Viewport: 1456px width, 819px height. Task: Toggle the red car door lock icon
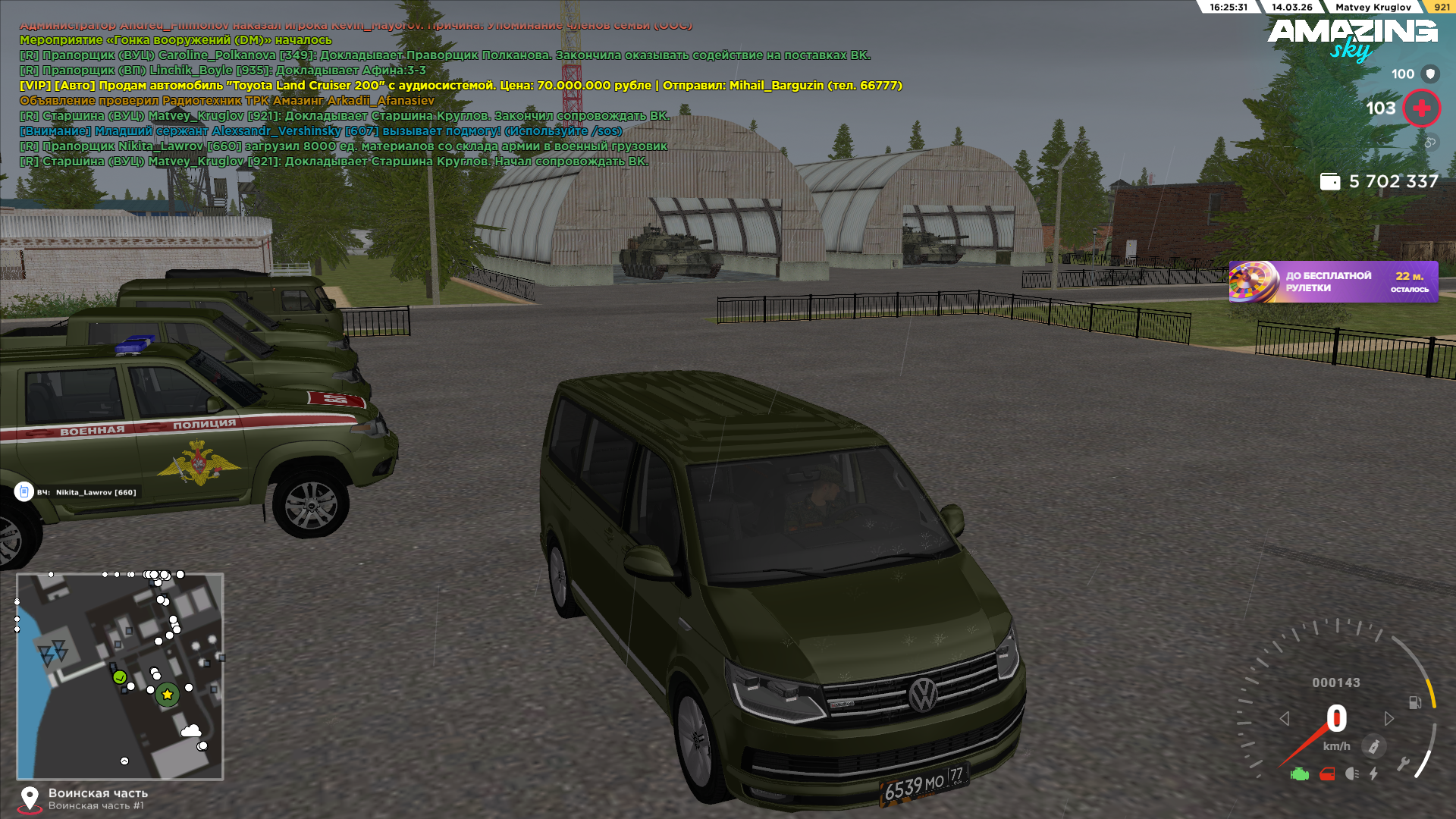(1327, 774)
